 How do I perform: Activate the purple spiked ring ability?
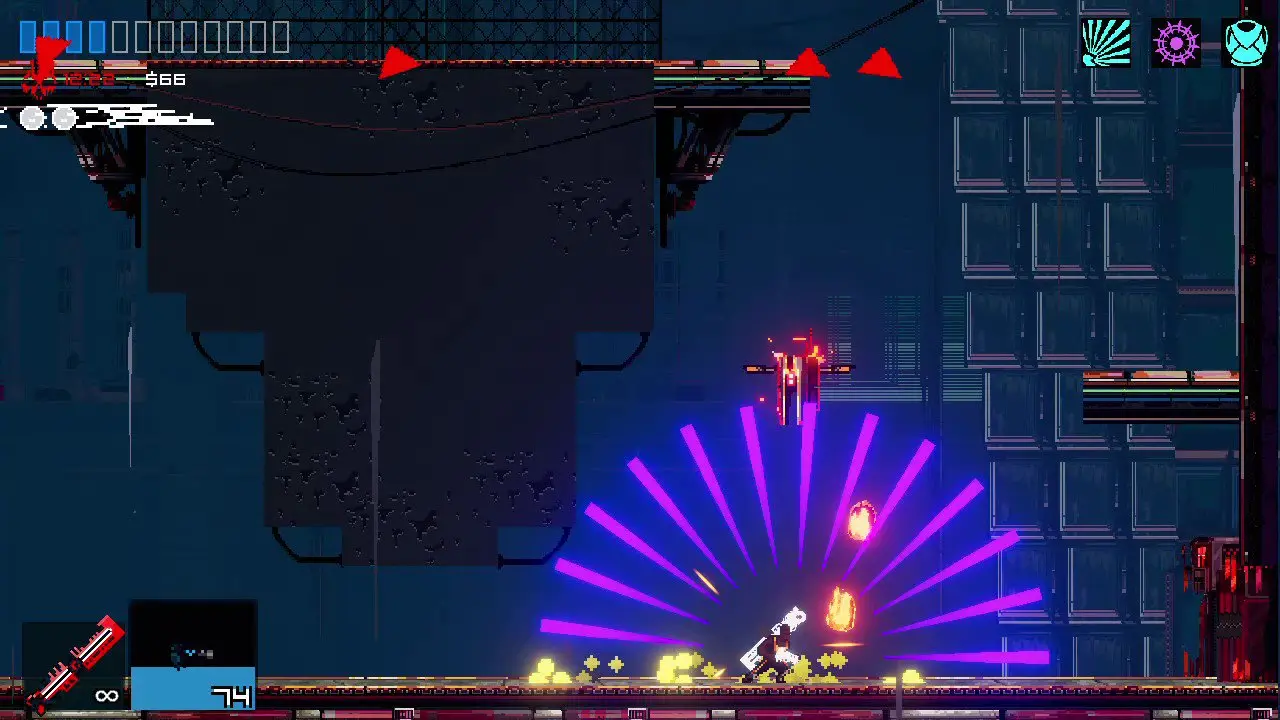(x=1176, y=43)
